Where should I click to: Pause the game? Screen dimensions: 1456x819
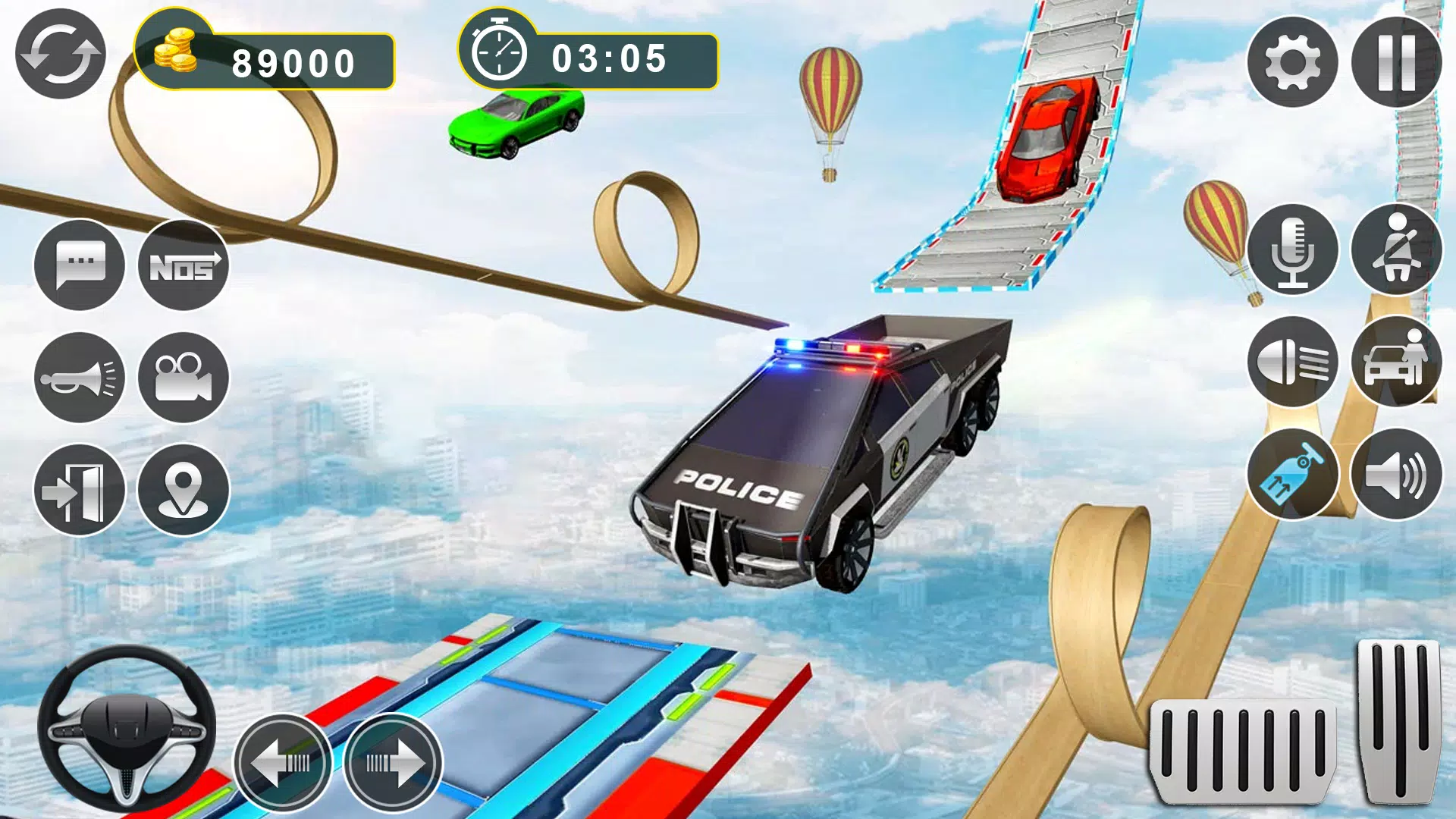[1396, 62]
